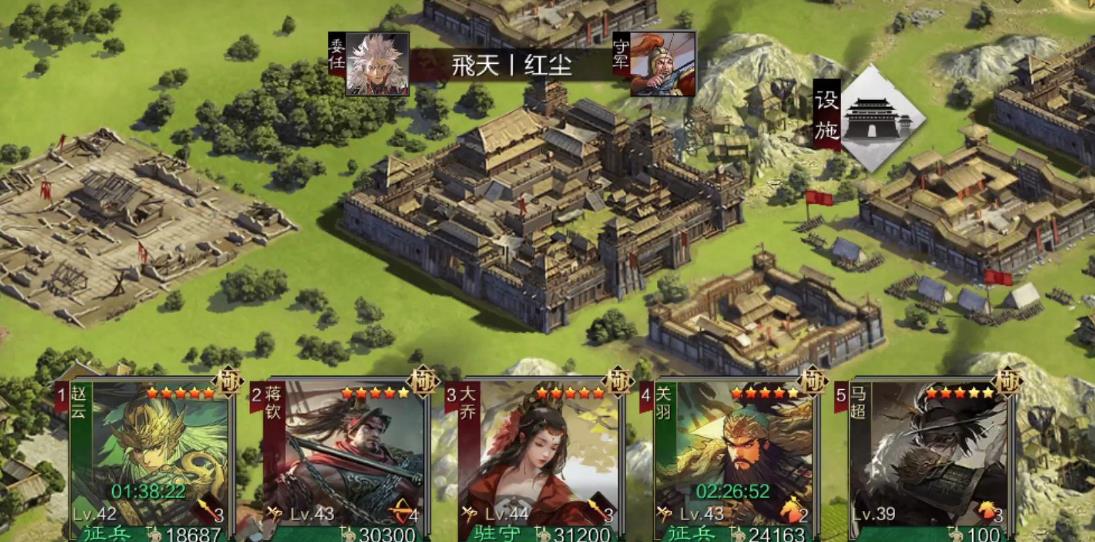This screenshot has height=542, width=1095.
Task: Click the 委任 delegate portrait
Action: tap(377, 64)
